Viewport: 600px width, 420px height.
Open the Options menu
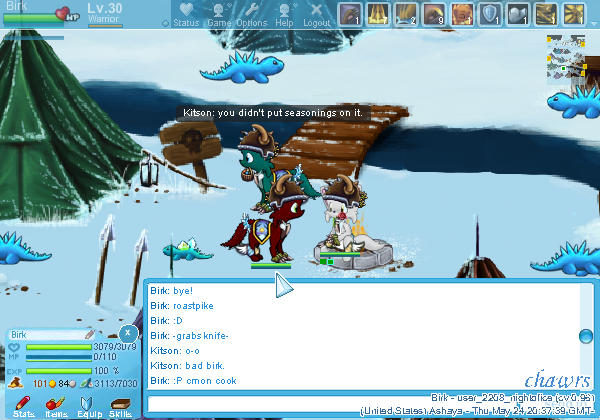point(252,14)
